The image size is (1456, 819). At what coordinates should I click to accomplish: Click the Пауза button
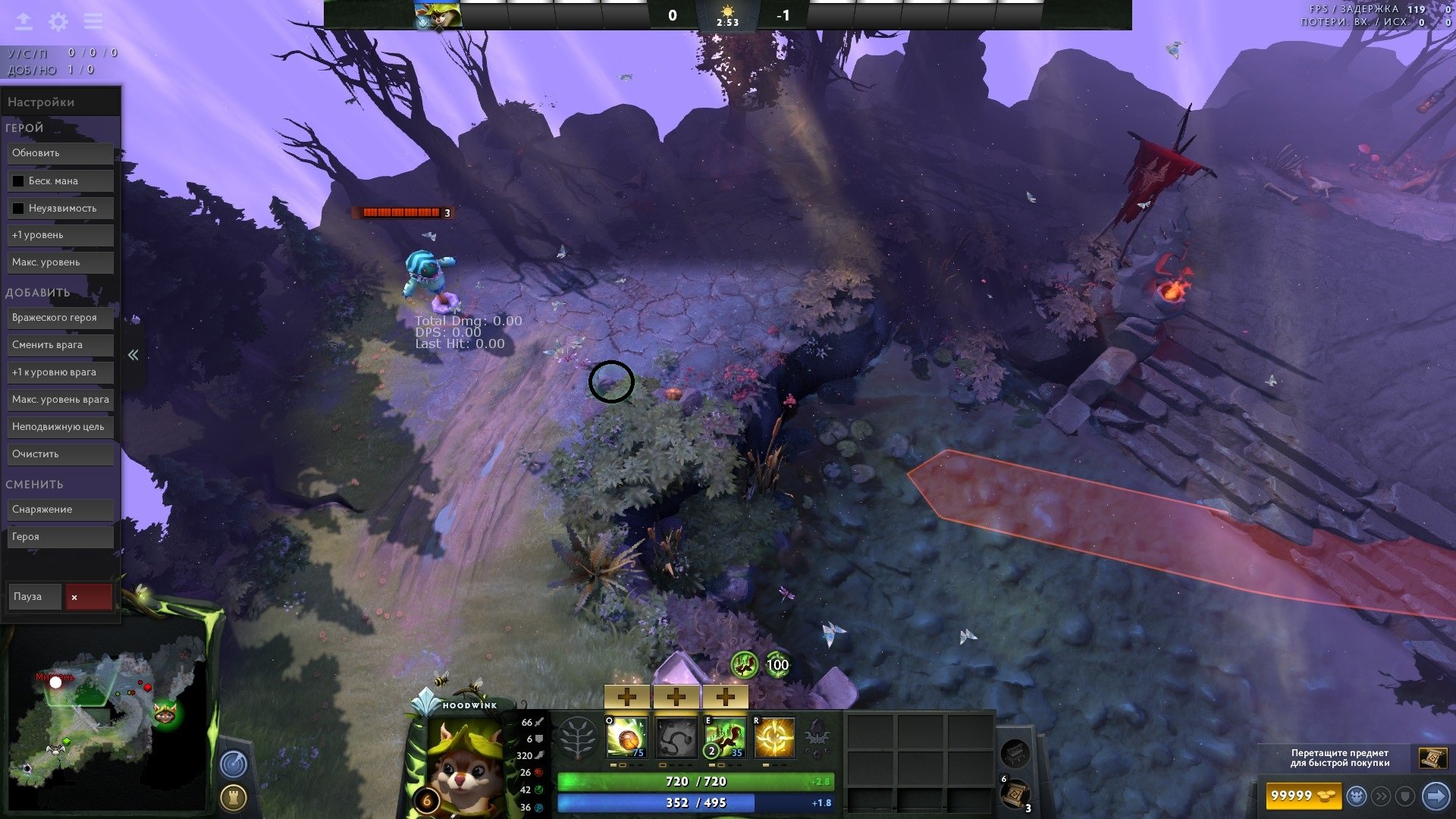click(34, 597)
